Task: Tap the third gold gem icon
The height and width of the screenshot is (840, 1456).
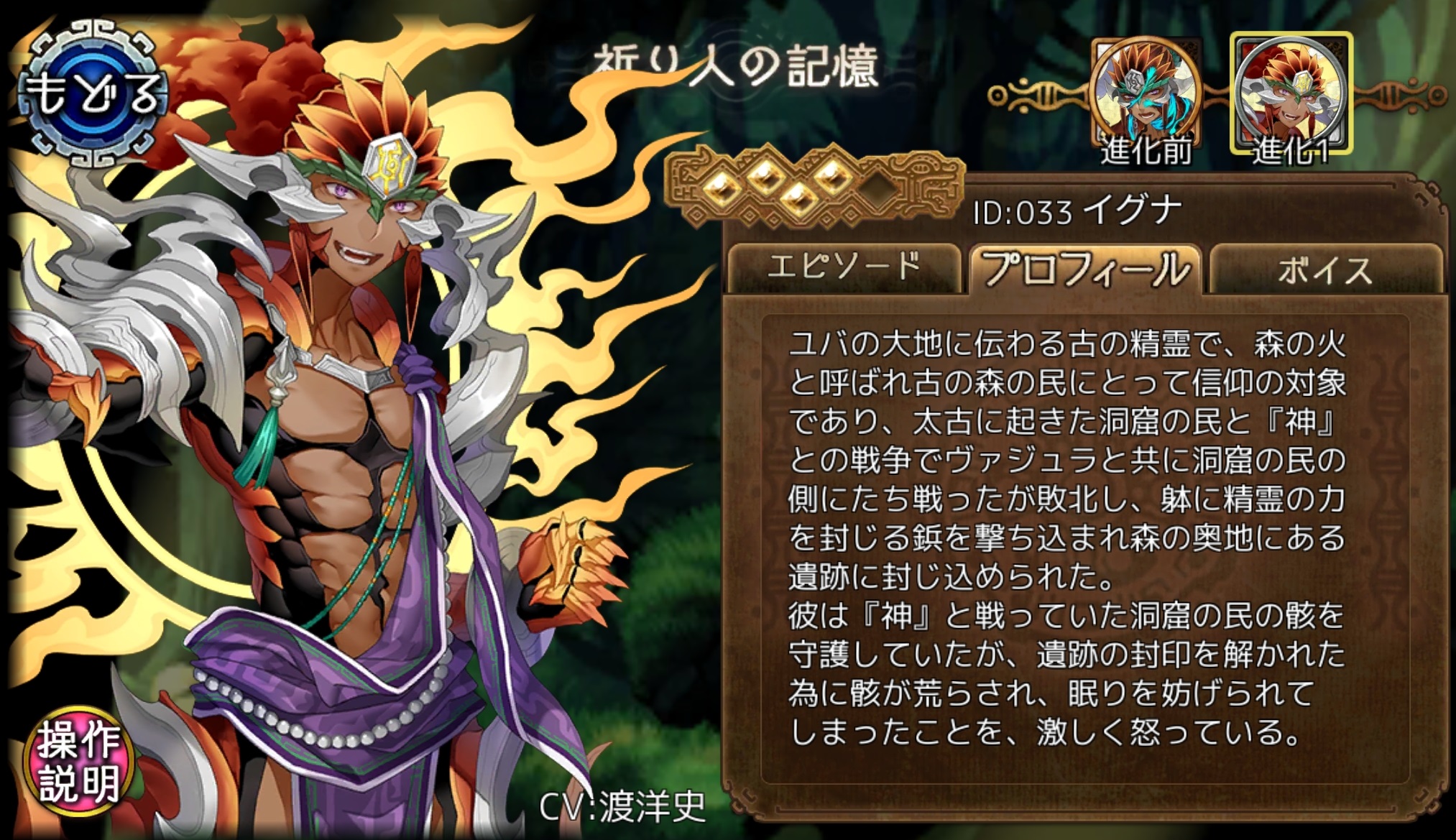Action: pos(799,198)
